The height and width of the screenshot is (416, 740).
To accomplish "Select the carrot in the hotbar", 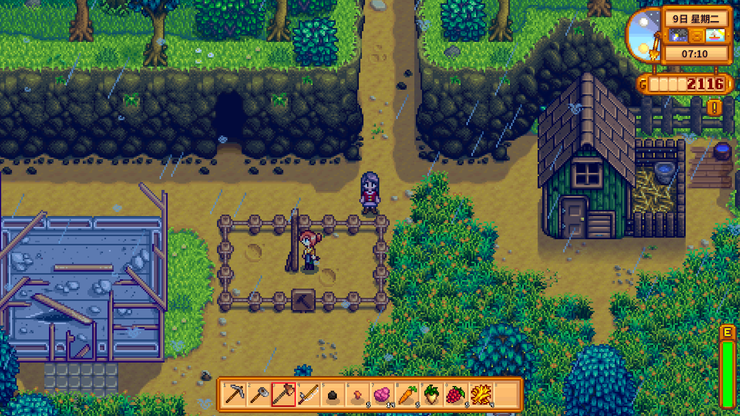I will (406, 394).
